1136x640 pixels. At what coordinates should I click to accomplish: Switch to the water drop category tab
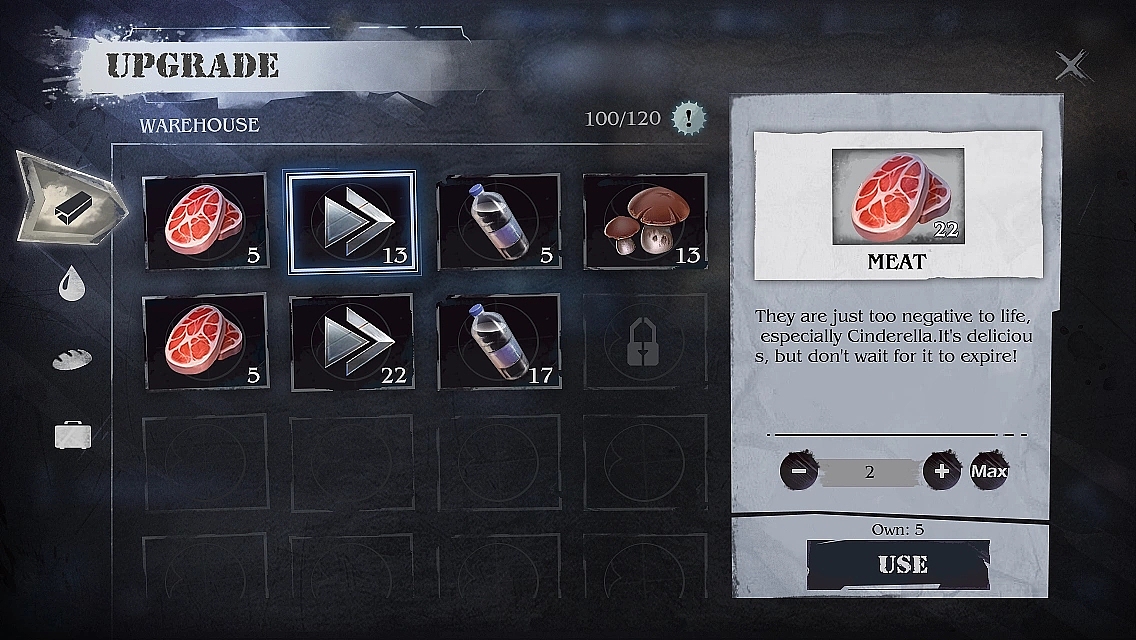pyautogui.click(x=72, y=284)
